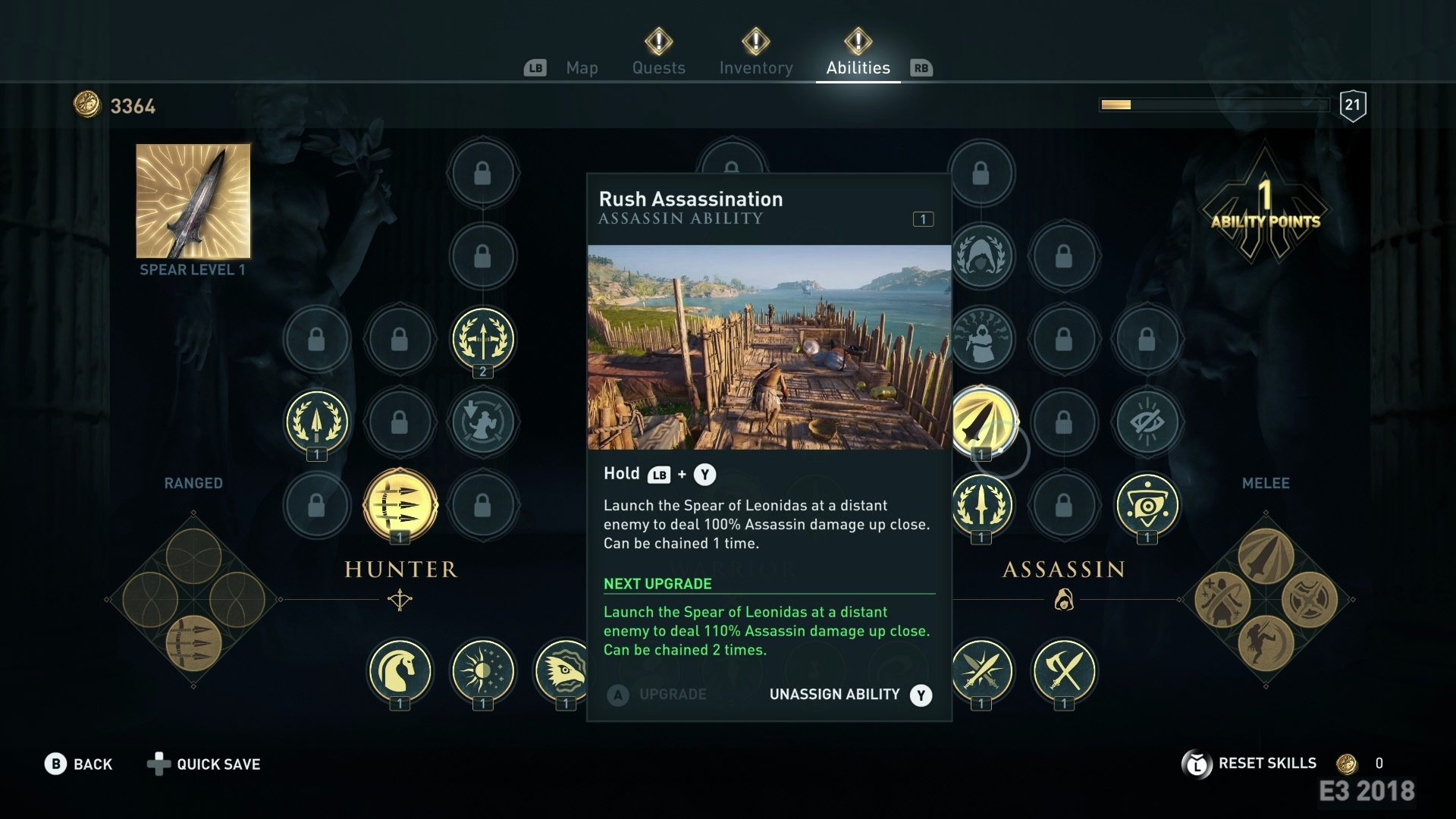Toggle the dimmed eye ability node
Screen dimensions: 1456x819
1147,423
